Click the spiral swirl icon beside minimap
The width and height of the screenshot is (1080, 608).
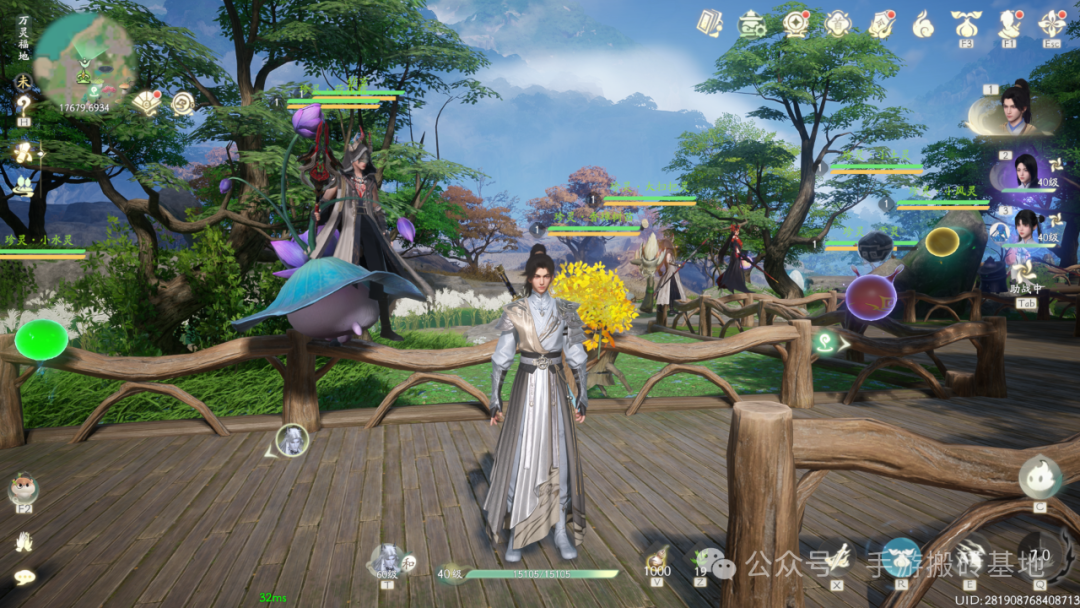183,103
